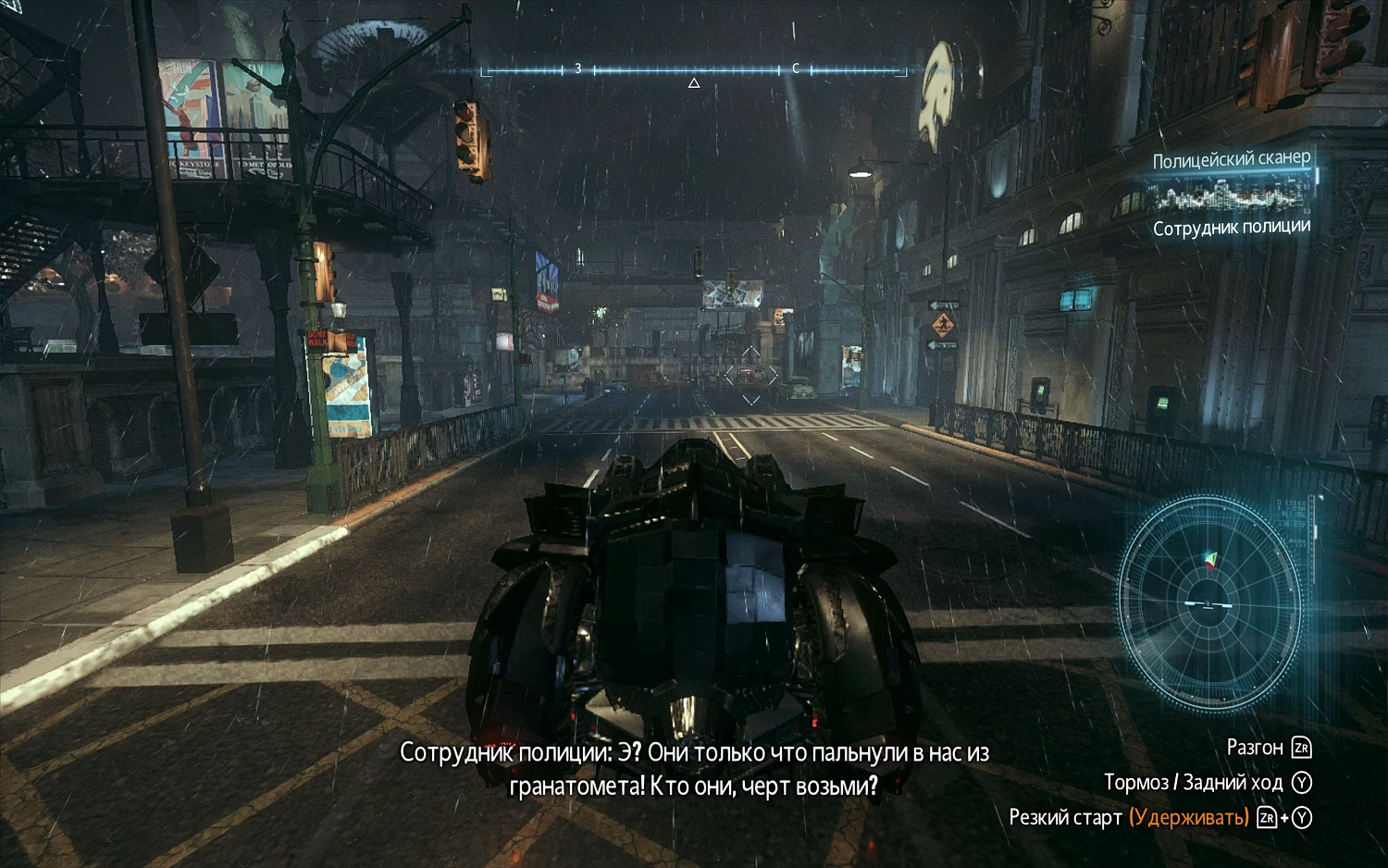Click the ZR icon in the Резкий старт prompt
Viewport: 1388px width, 868px height.
pos(1265,818)
